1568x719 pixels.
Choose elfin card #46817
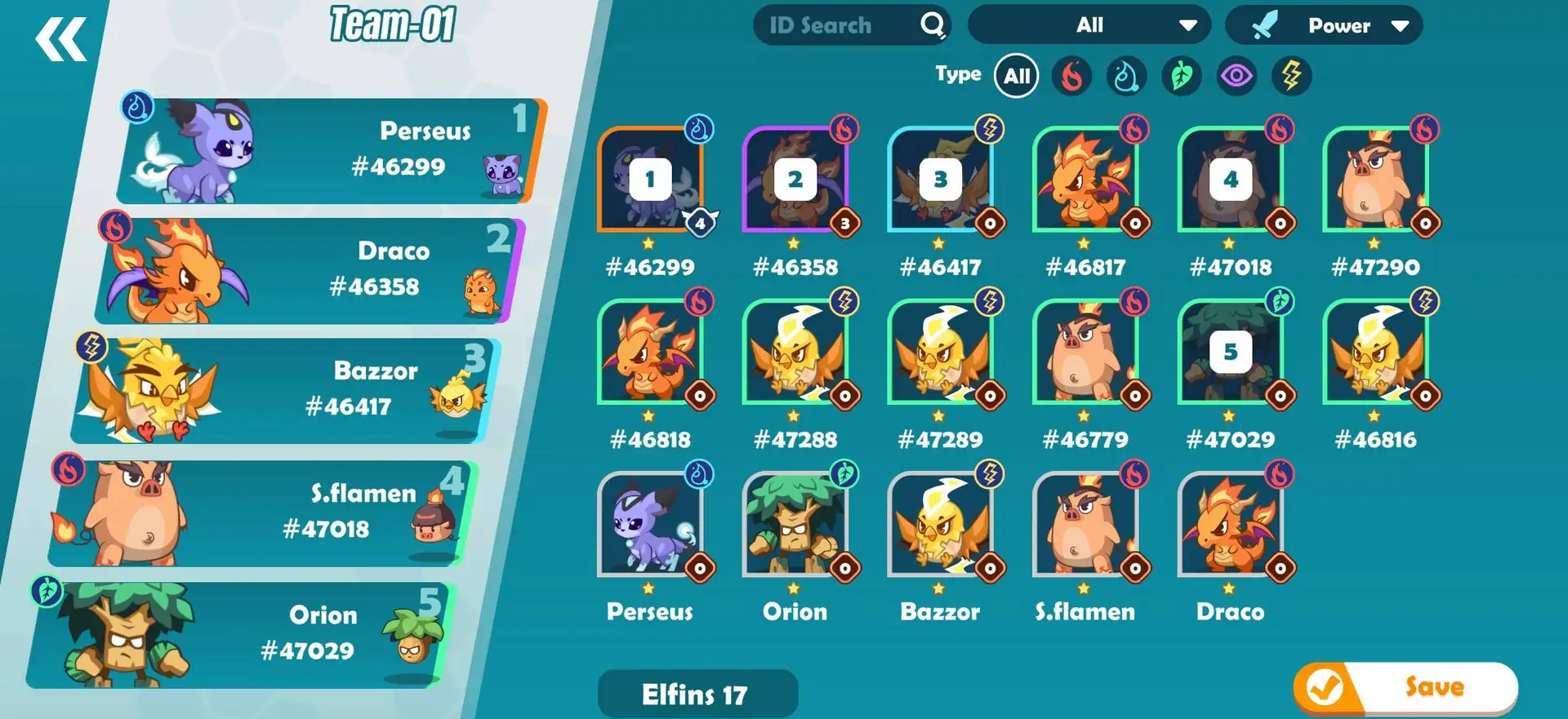[1085, 180]
